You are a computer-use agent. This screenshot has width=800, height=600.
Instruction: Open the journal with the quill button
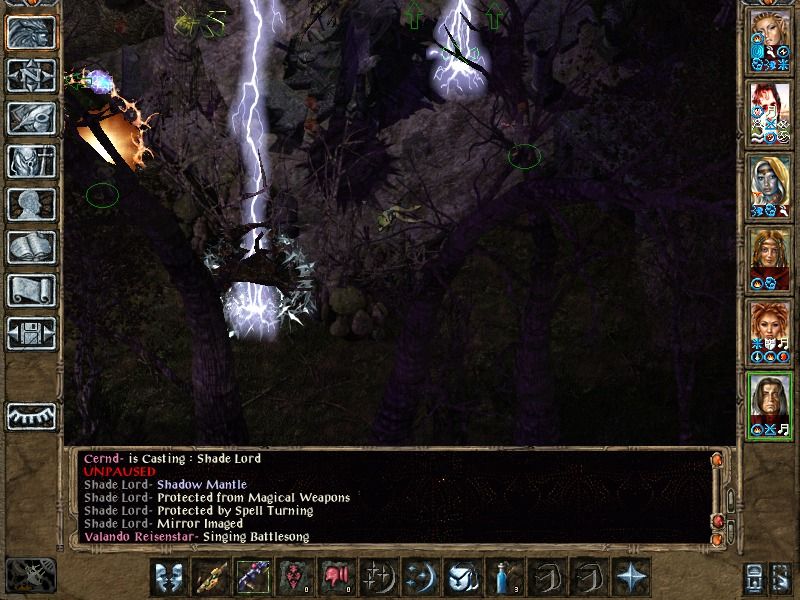(x=31, y=118)
